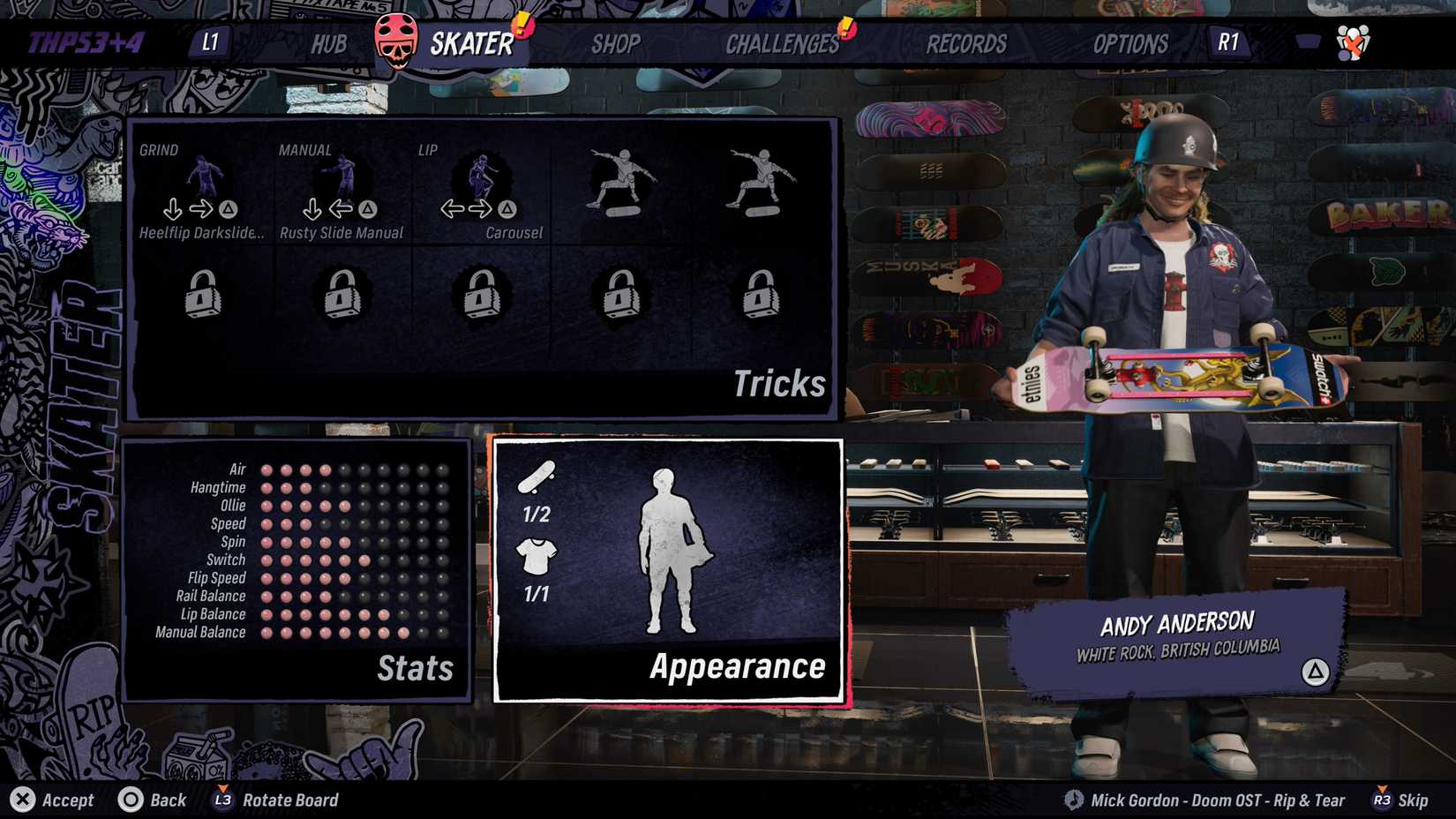
Task: Select the Rusty Slide Manual trick icon
Action: [342, 177]
